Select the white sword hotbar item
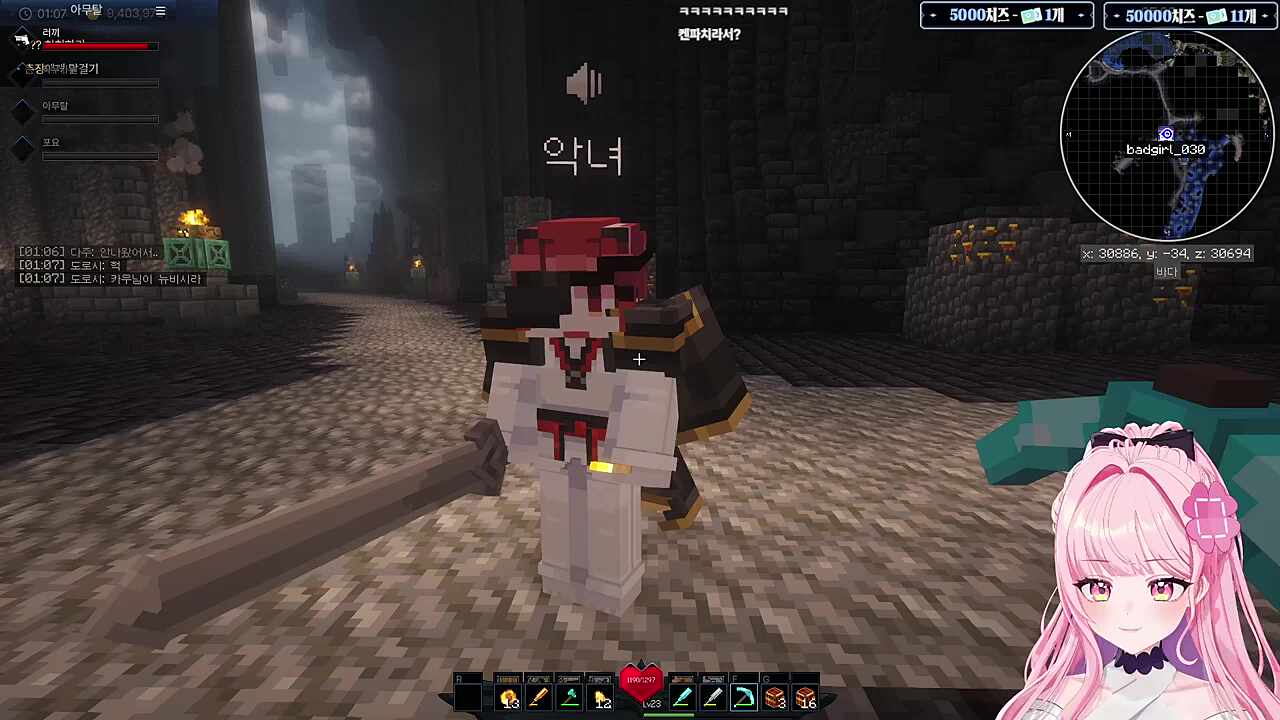 click(713, 697)
